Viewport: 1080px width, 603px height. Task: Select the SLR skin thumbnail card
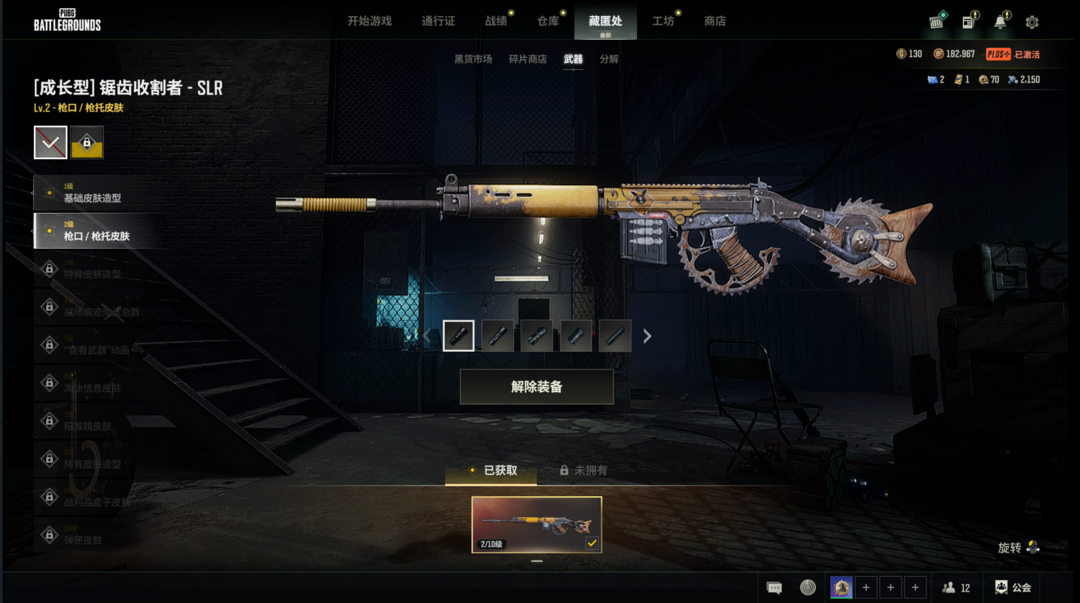click(x=537, y=525)
